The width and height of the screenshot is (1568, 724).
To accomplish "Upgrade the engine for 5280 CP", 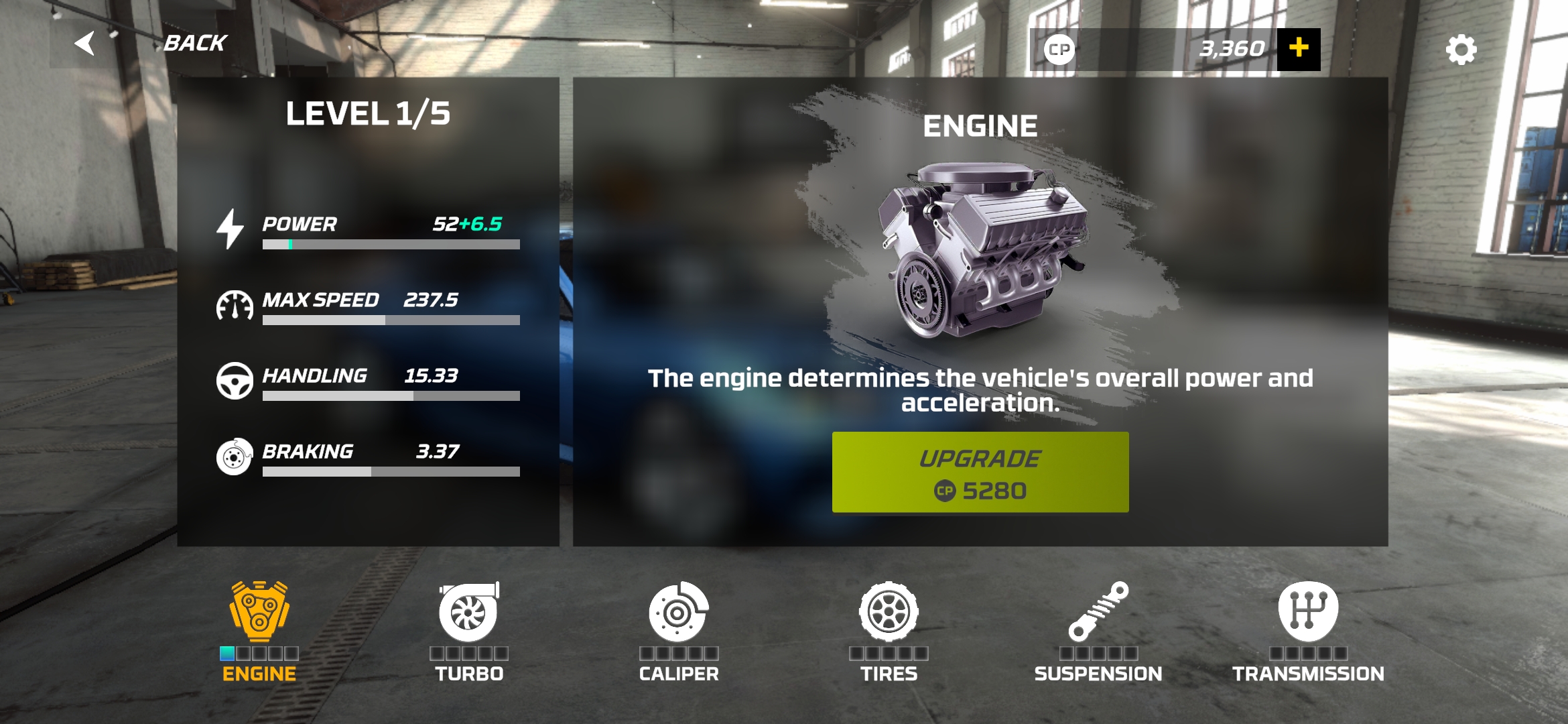I will click(x=980, y=473).
